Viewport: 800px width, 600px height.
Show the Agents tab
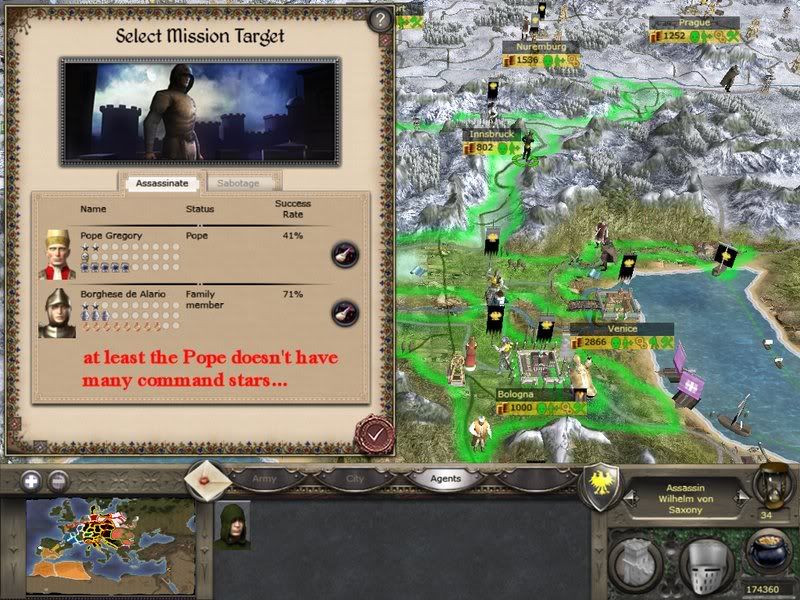[445, 479]
